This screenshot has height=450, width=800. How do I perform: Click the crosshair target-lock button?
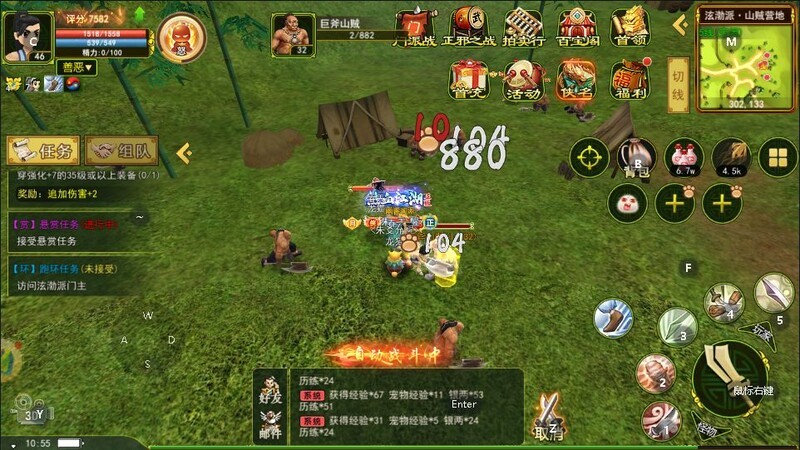pyautogui.click(x=590, y=158)
